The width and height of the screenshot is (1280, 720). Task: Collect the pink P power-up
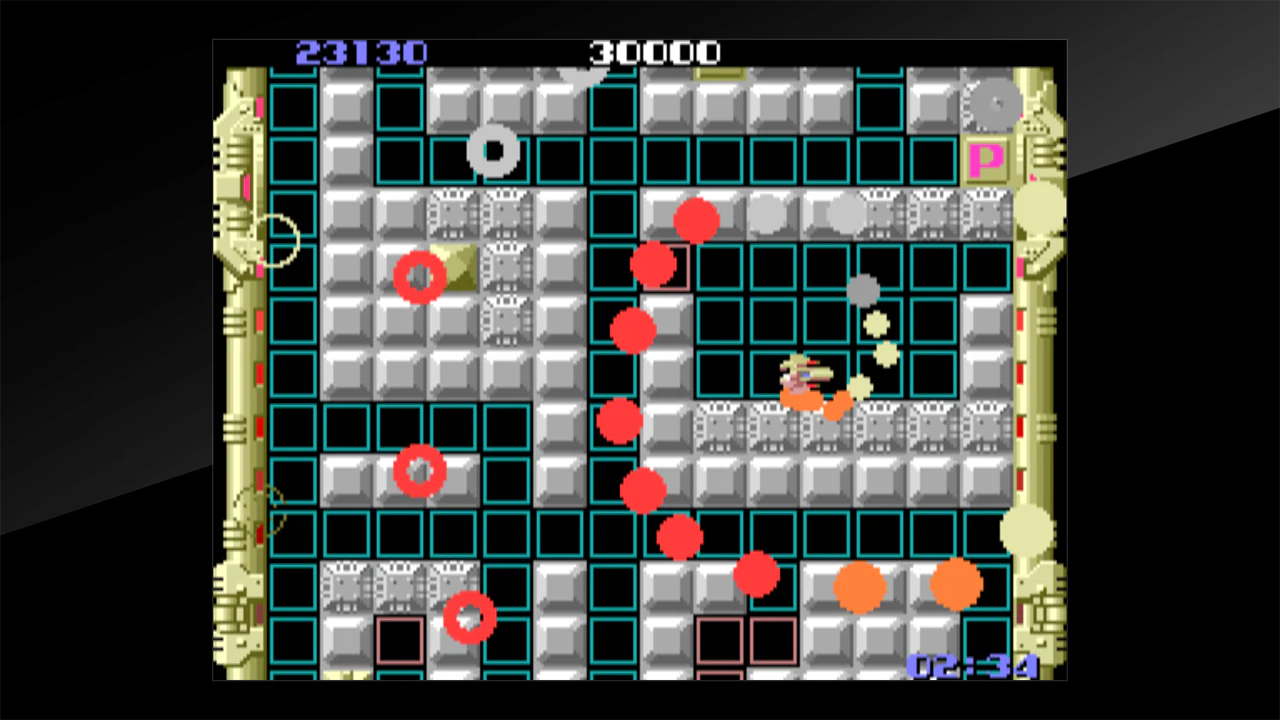(985, 160)
